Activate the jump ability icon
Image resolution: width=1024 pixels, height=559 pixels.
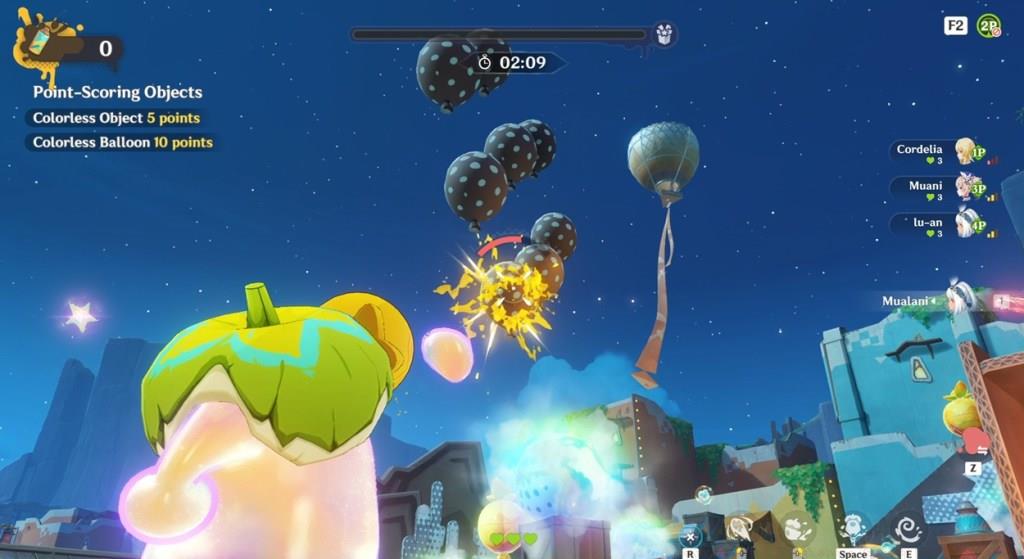[853, 529]
